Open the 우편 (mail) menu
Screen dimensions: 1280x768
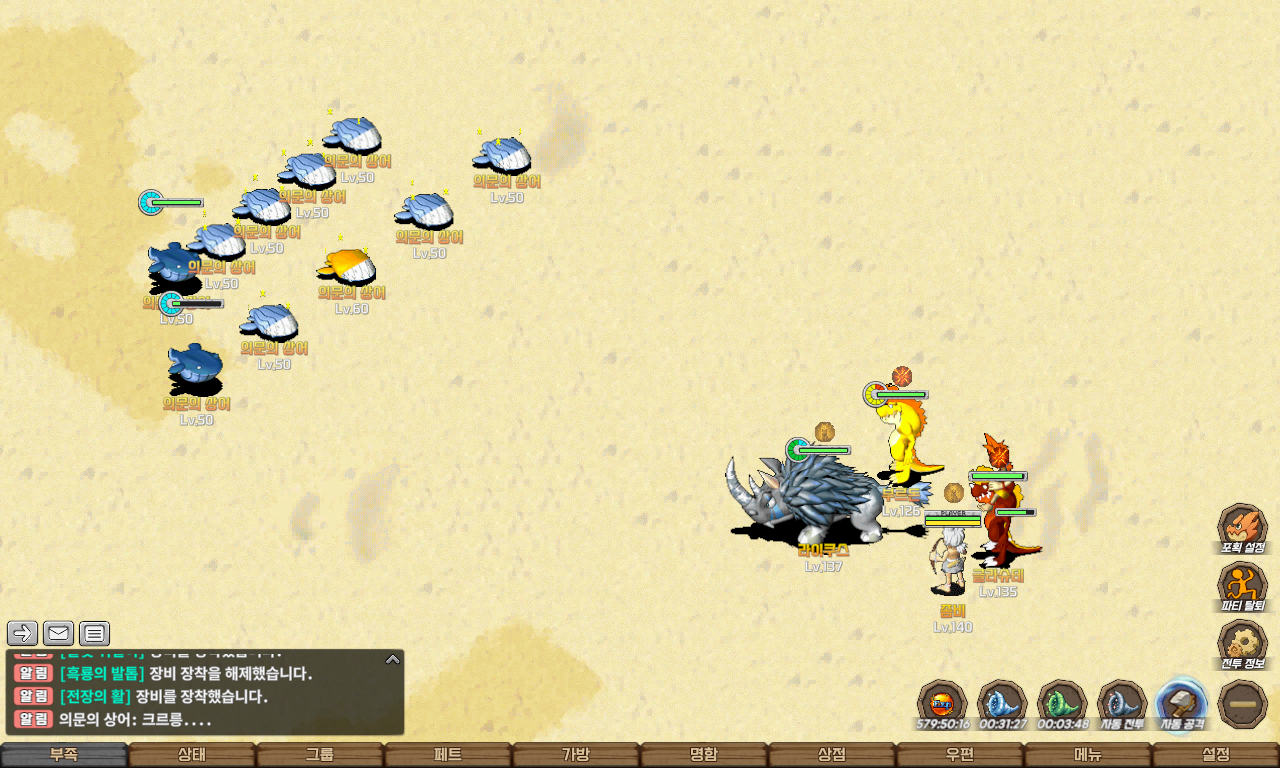point(960,755)
